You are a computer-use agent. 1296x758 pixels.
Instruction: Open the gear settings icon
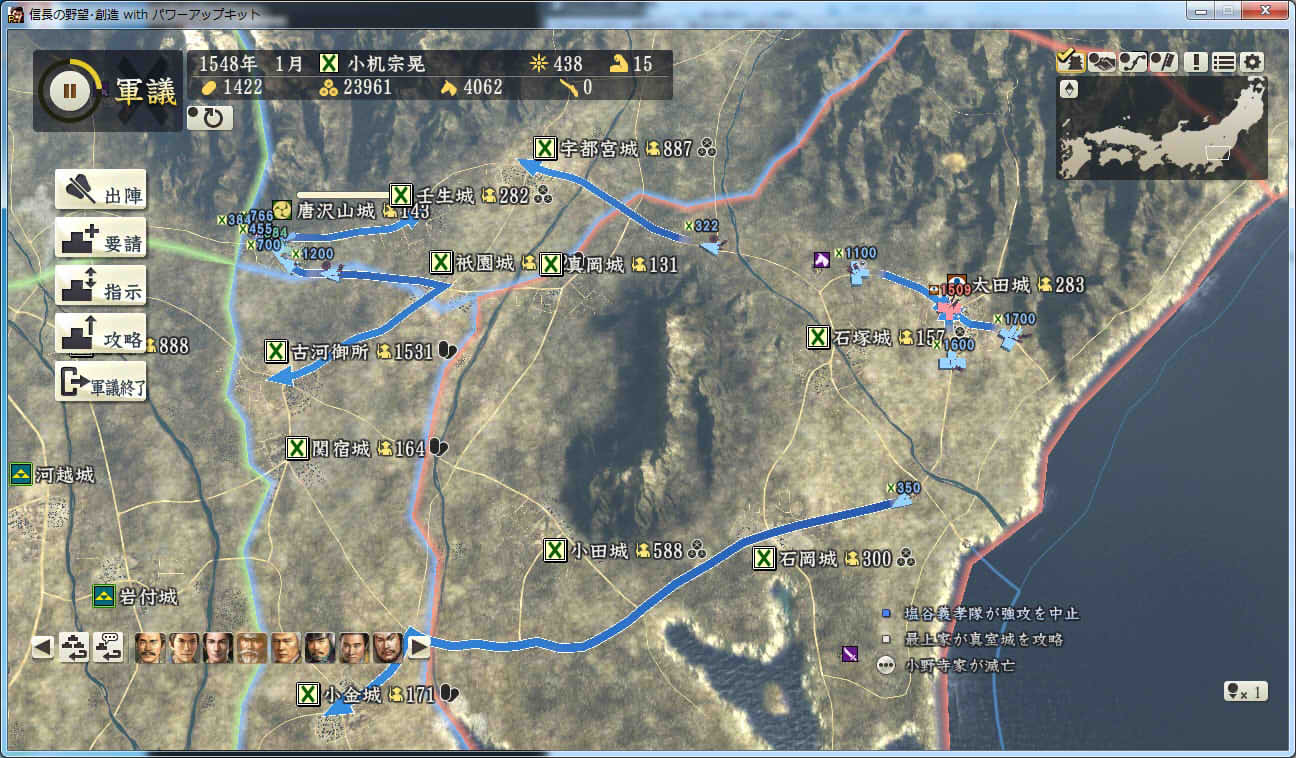click(1252, 62)
